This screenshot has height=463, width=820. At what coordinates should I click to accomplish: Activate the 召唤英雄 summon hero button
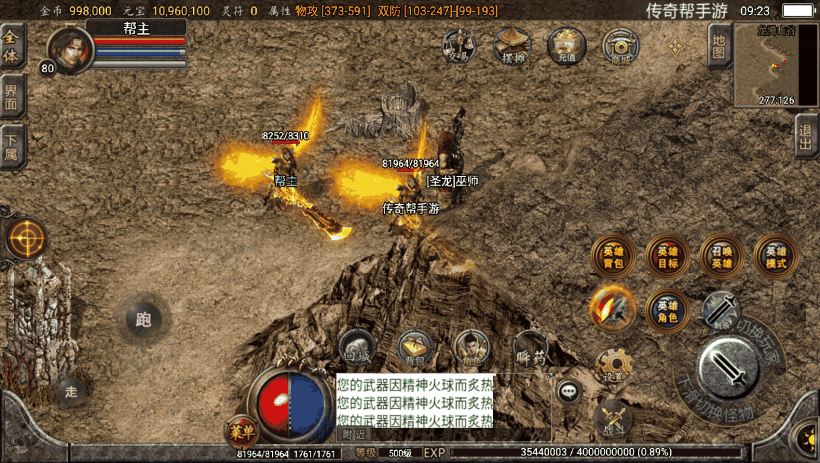720,256
